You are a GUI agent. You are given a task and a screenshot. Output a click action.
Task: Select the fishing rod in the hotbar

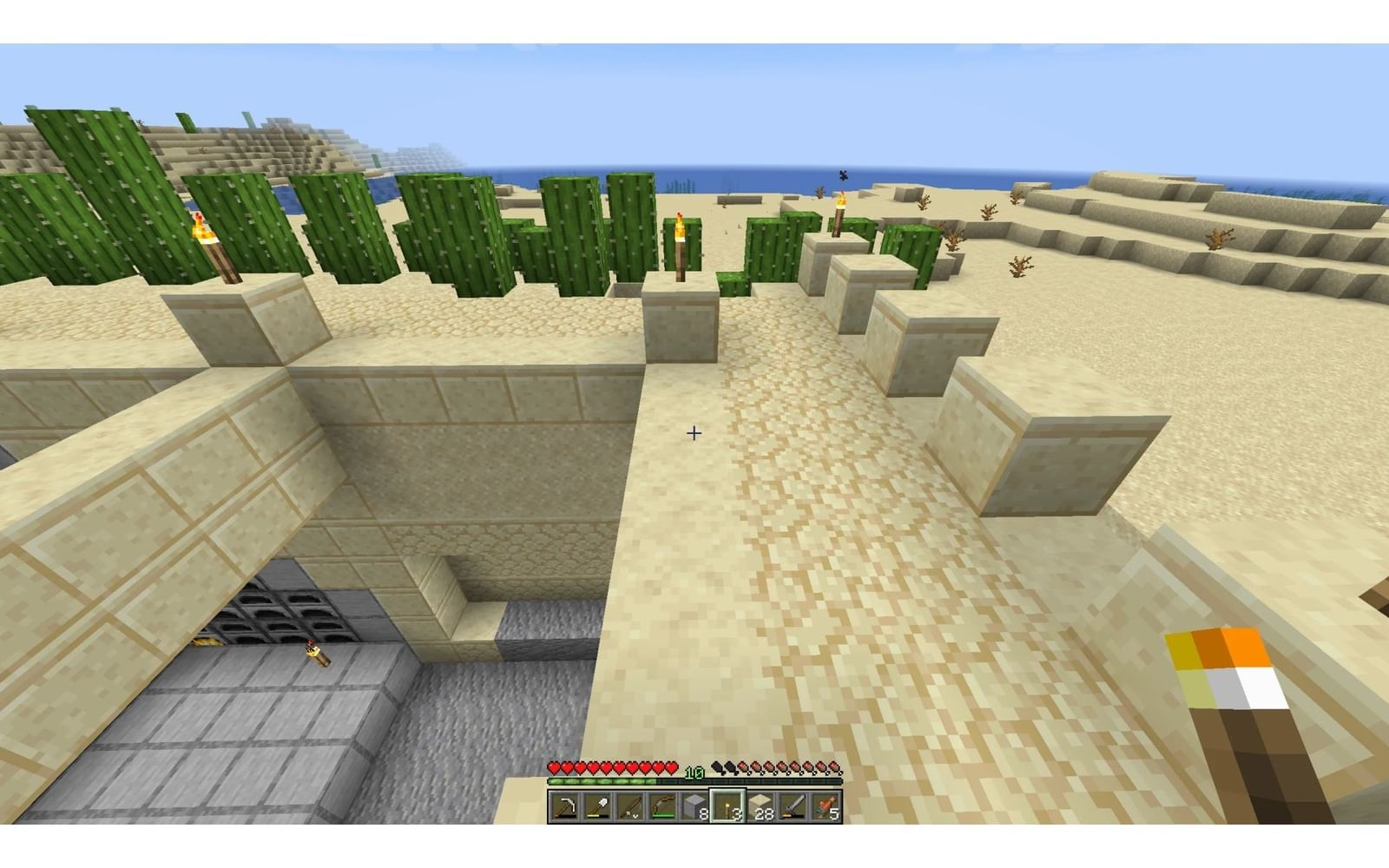(x=629, y=806)
